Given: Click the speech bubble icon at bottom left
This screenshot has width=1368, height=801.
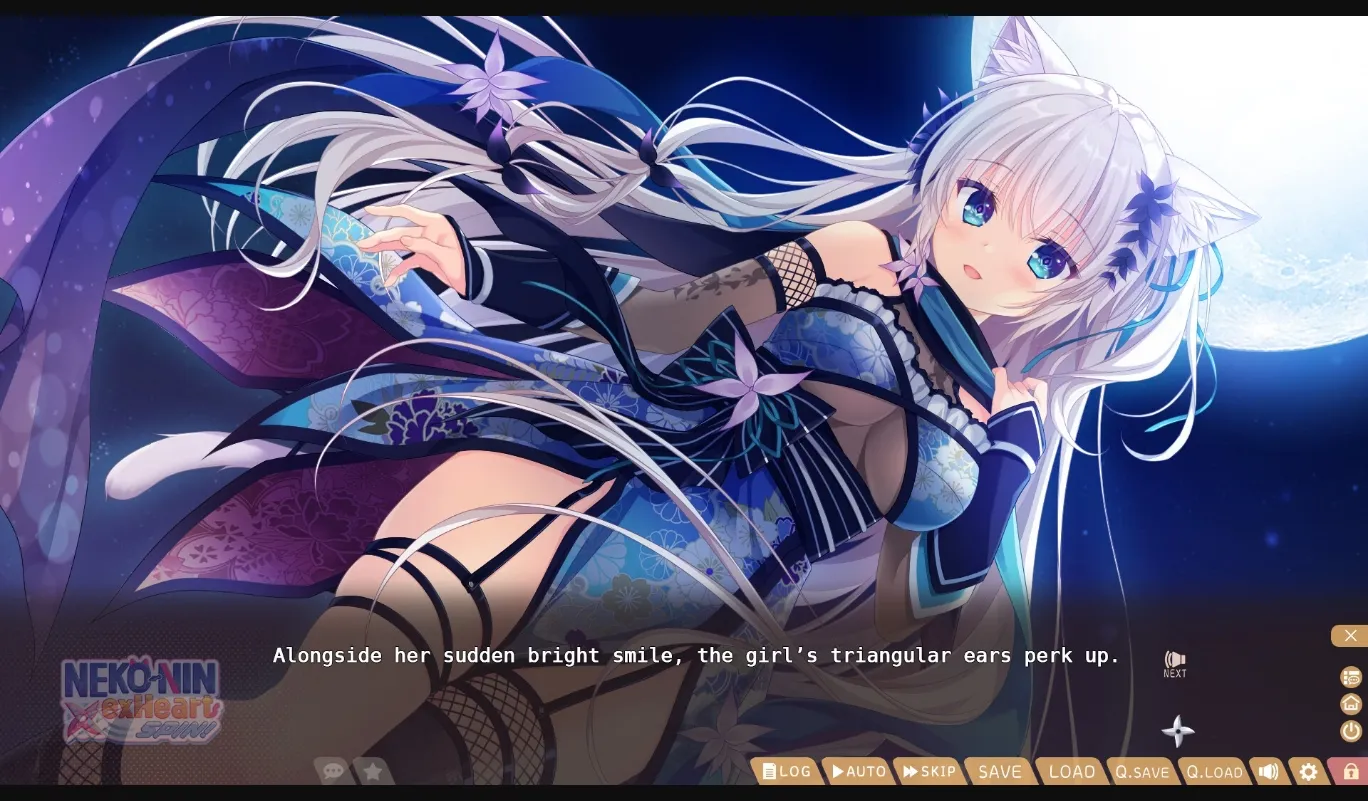Looking at the screenshot, I should point(333,771).
